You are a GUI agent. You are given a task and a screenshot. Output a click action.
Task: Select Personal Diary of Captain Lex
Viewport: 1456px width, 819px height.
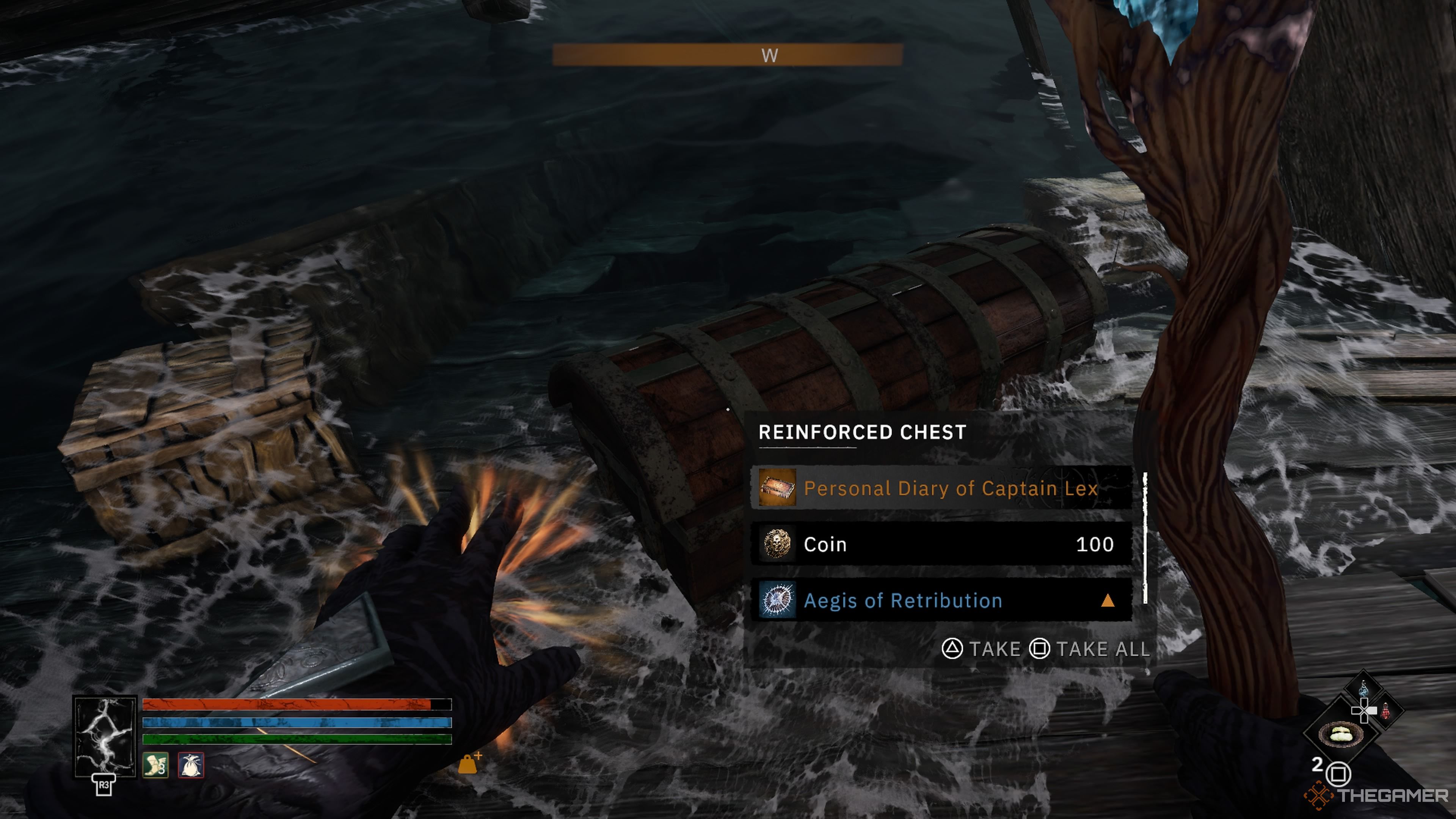(941, 488)
